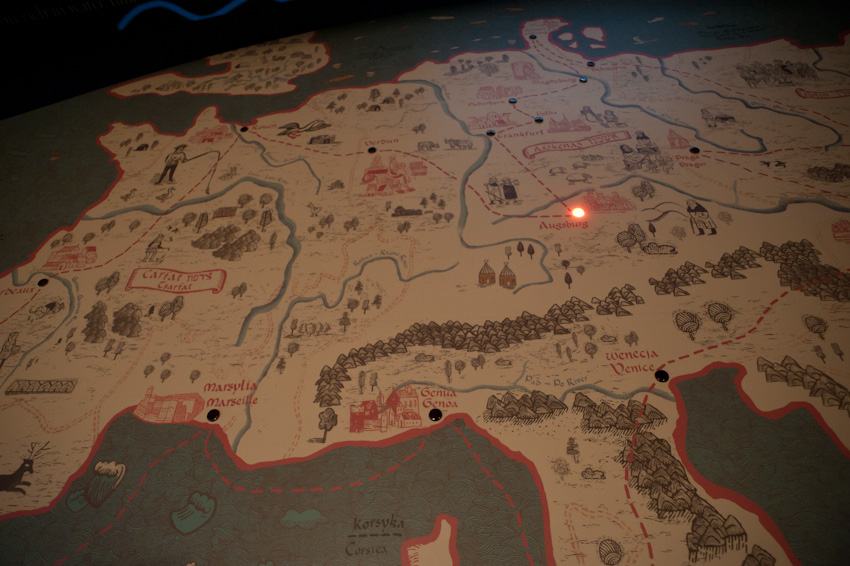Choose the Genoa map marker
This screenshot has width=850, height=566.
pyautogui.click(x=435, y=414)
